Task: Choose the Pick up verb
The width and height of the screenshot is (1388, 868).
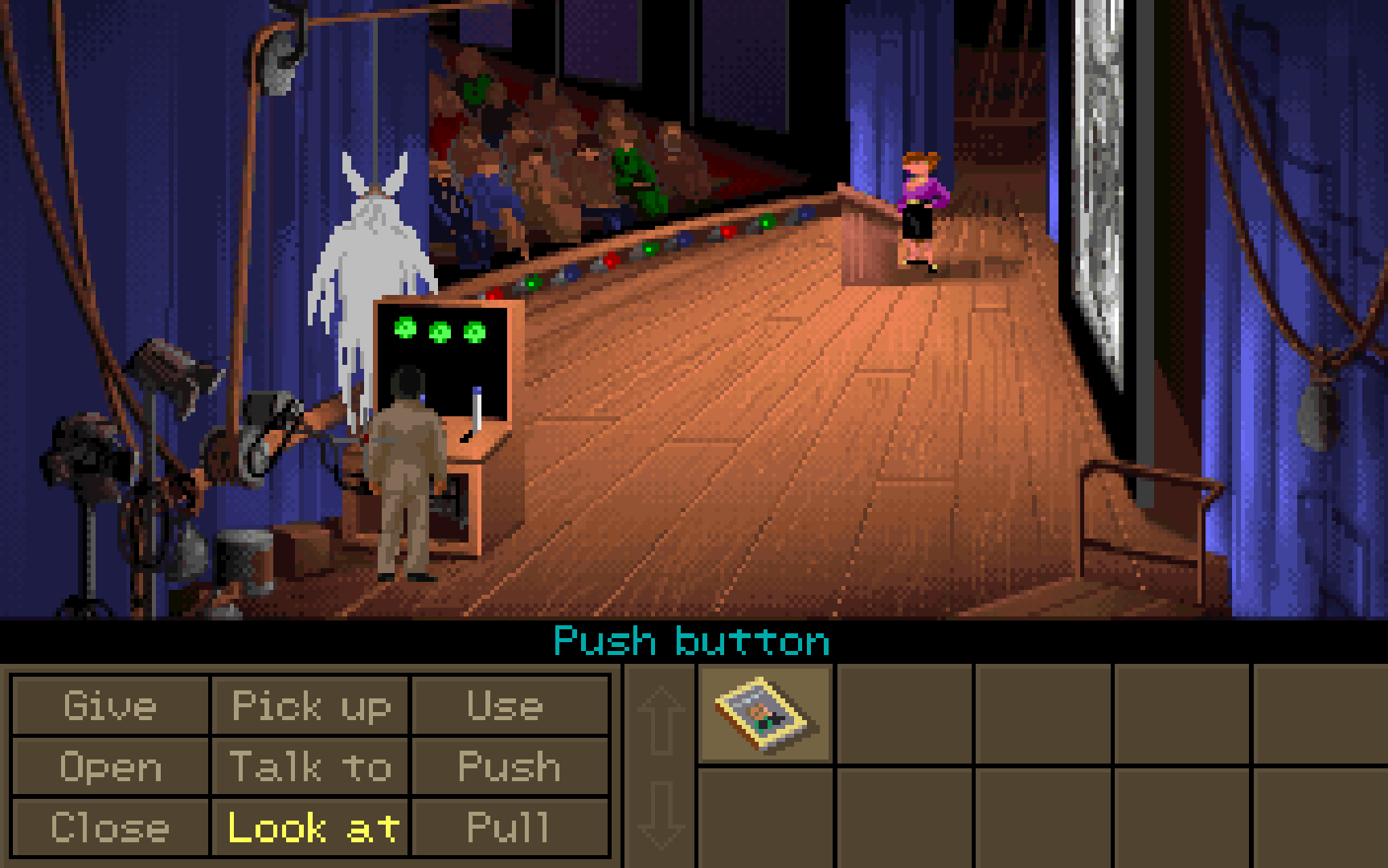Action: tap(310, 706)
